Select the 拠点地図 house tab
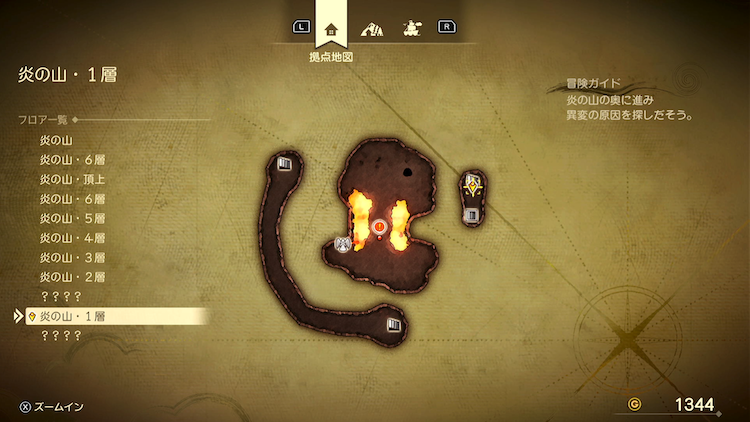The width and height of the screenshot is (750, 422). pos(331,28)
